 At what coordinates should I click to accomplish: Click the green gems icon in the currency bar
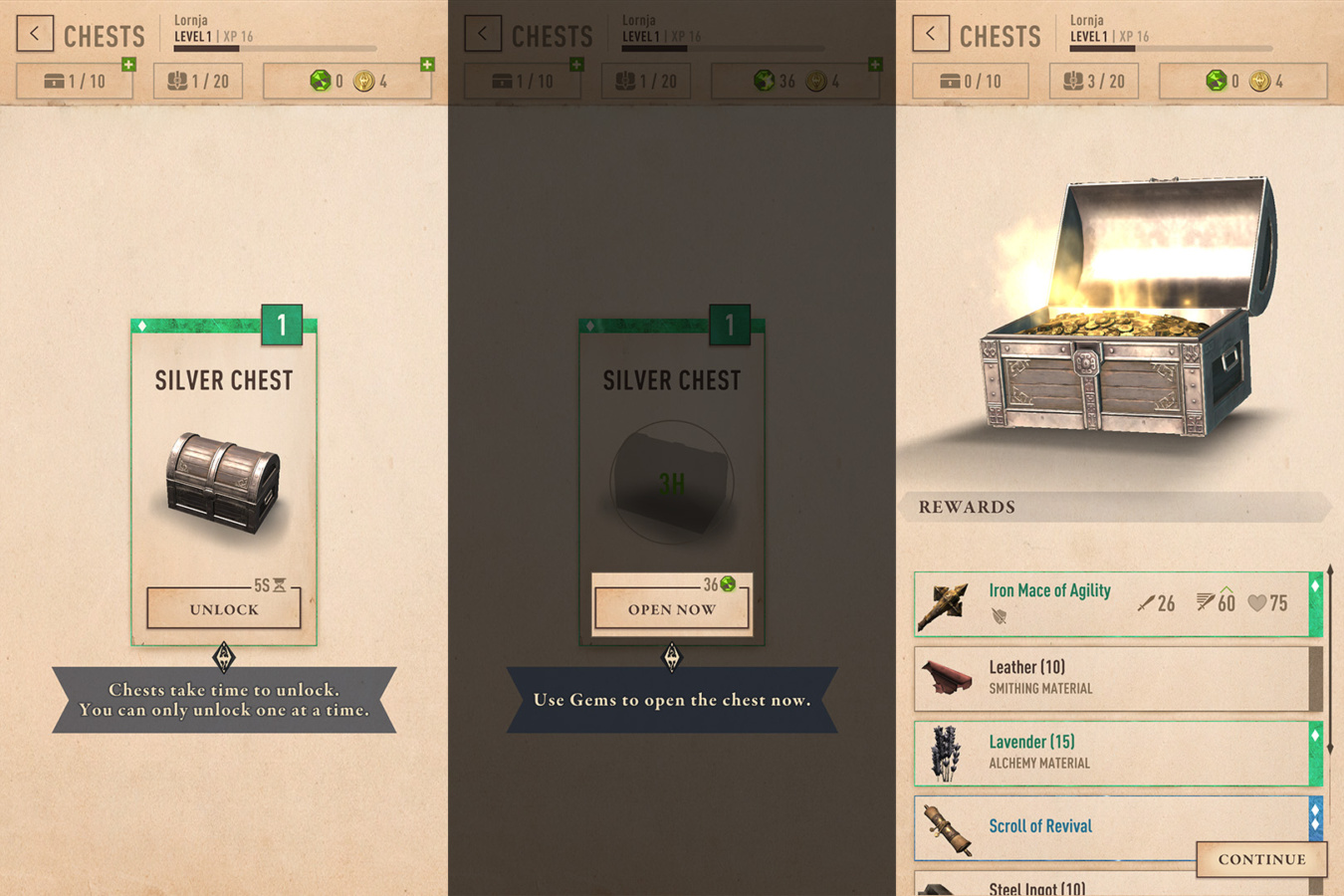point(321,81)
